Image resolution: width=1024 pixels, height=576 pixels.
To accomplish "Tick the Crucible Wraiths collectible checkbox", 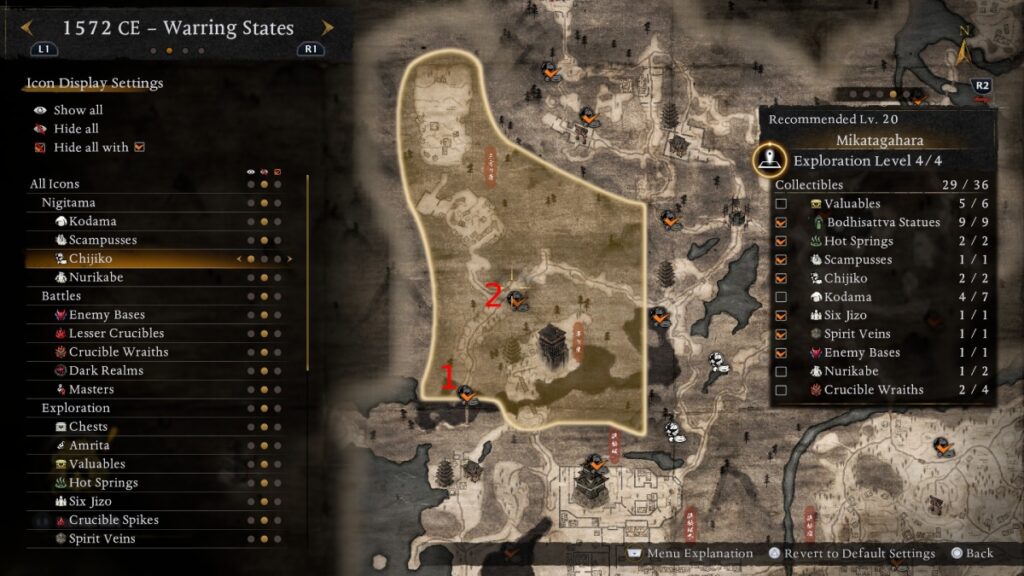I will tap(781, 390).
